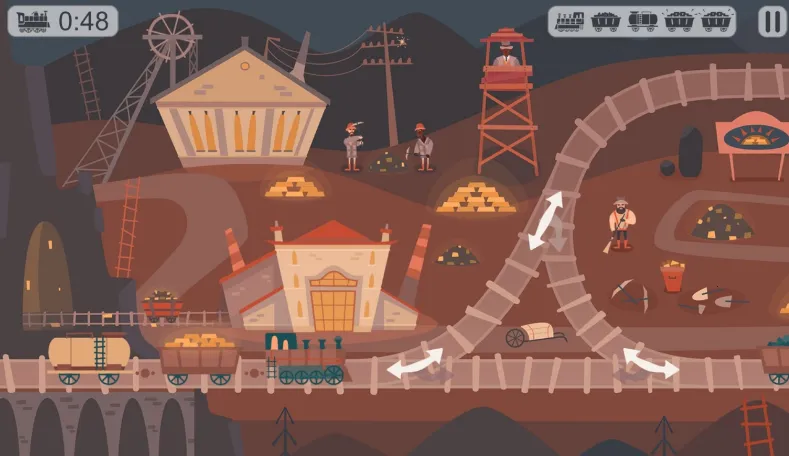Toggle the track switch arrow beside the bearded miner

(546, 221)
